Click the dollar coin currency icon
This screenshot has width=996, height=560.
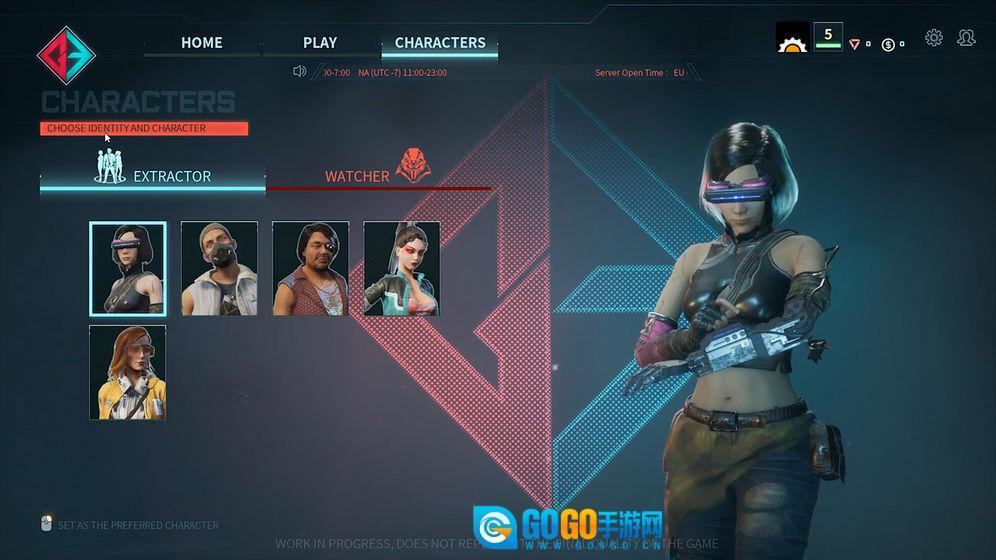(888, 44)
